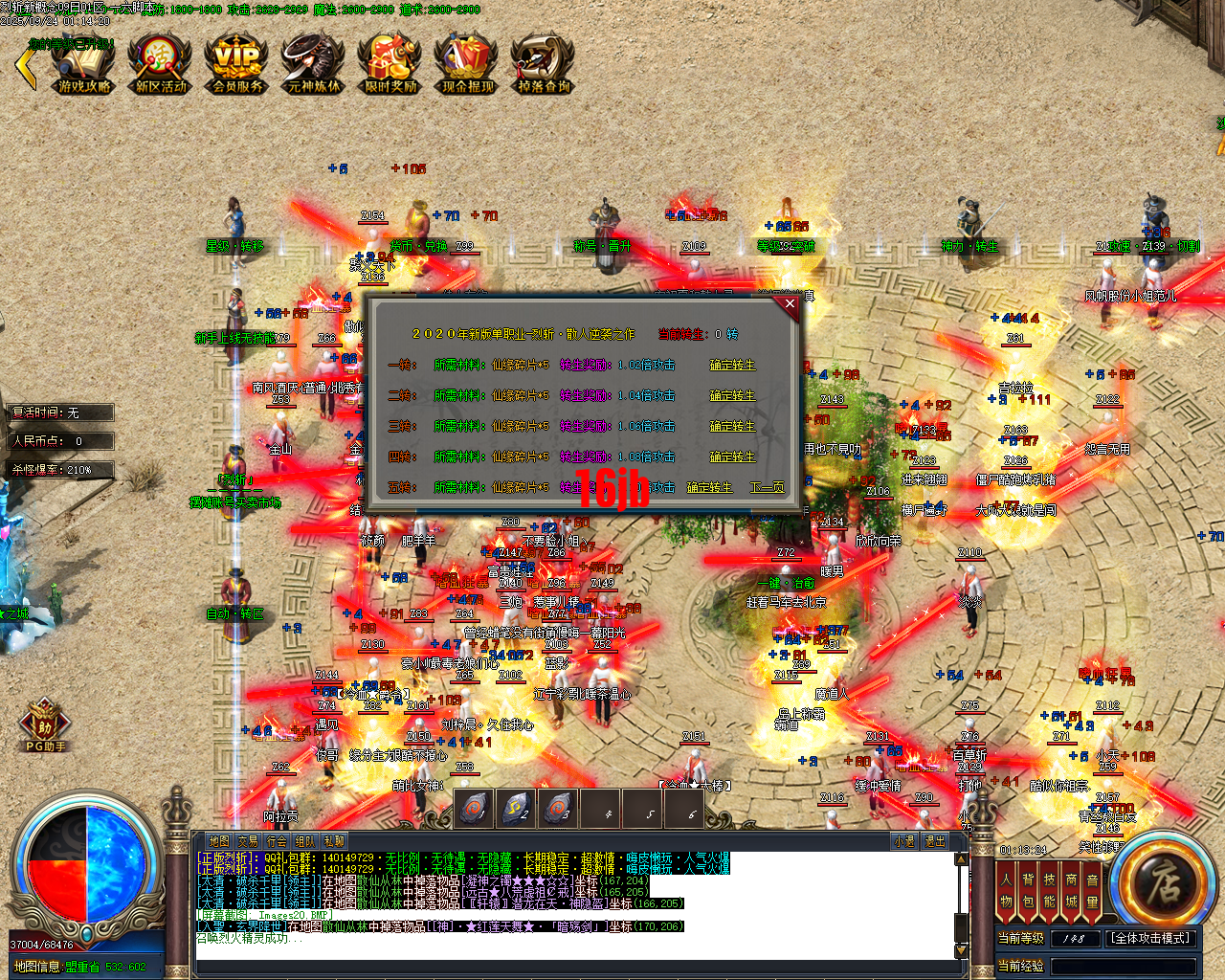Open the 现金提现 cash withdrawal icon
Viewport: 1225px width, 980px height.
[x=465, y=63]
